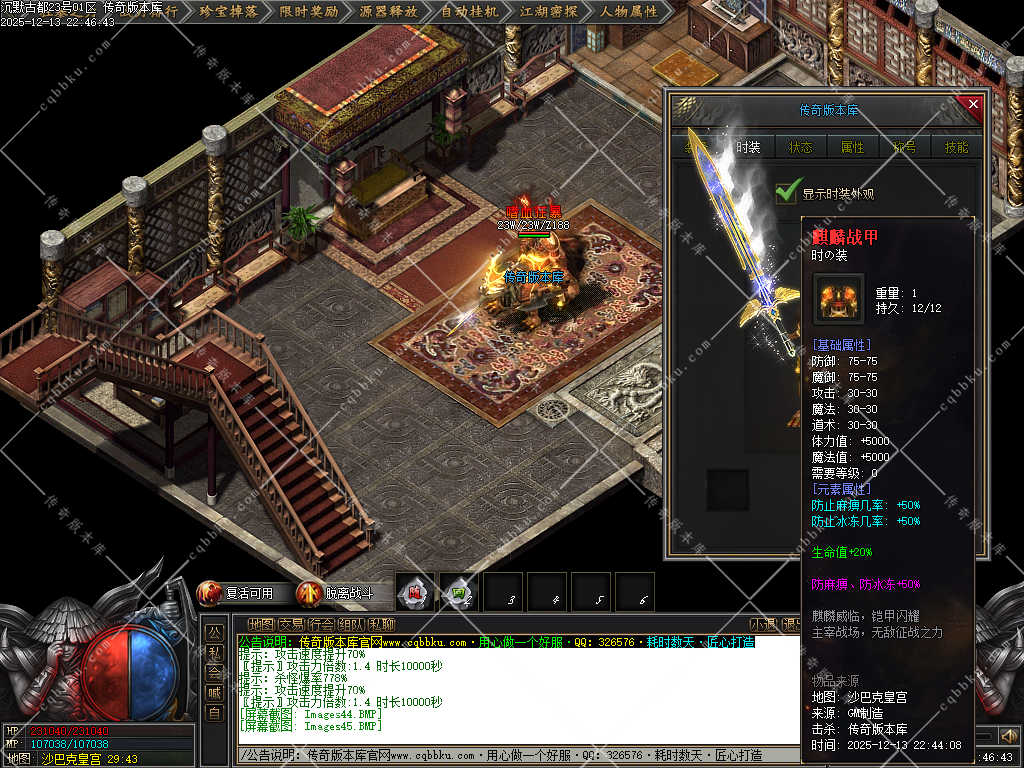Image resolution: width=1024 pixels, height=768 pixels.
Task: Open the 珍宝掉落 treasure drop menu
Action: [x=228, y=12]
